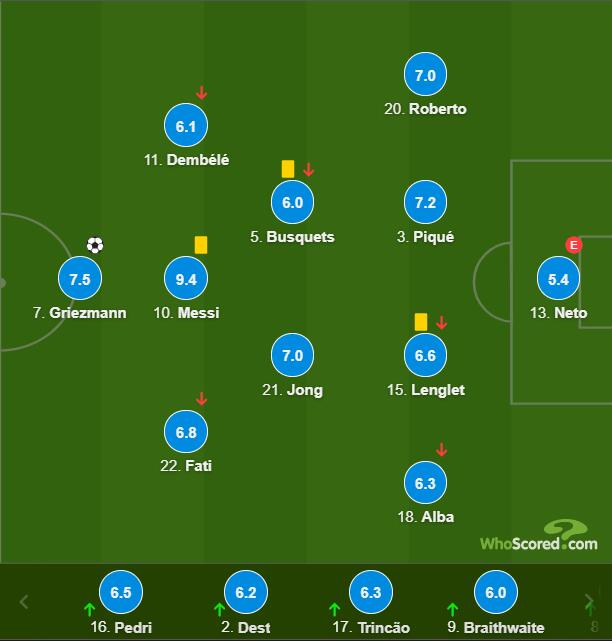The image size is (612, 641).
Task: Advance substitutes bench with right arrow
Action: tap(589, 602)
